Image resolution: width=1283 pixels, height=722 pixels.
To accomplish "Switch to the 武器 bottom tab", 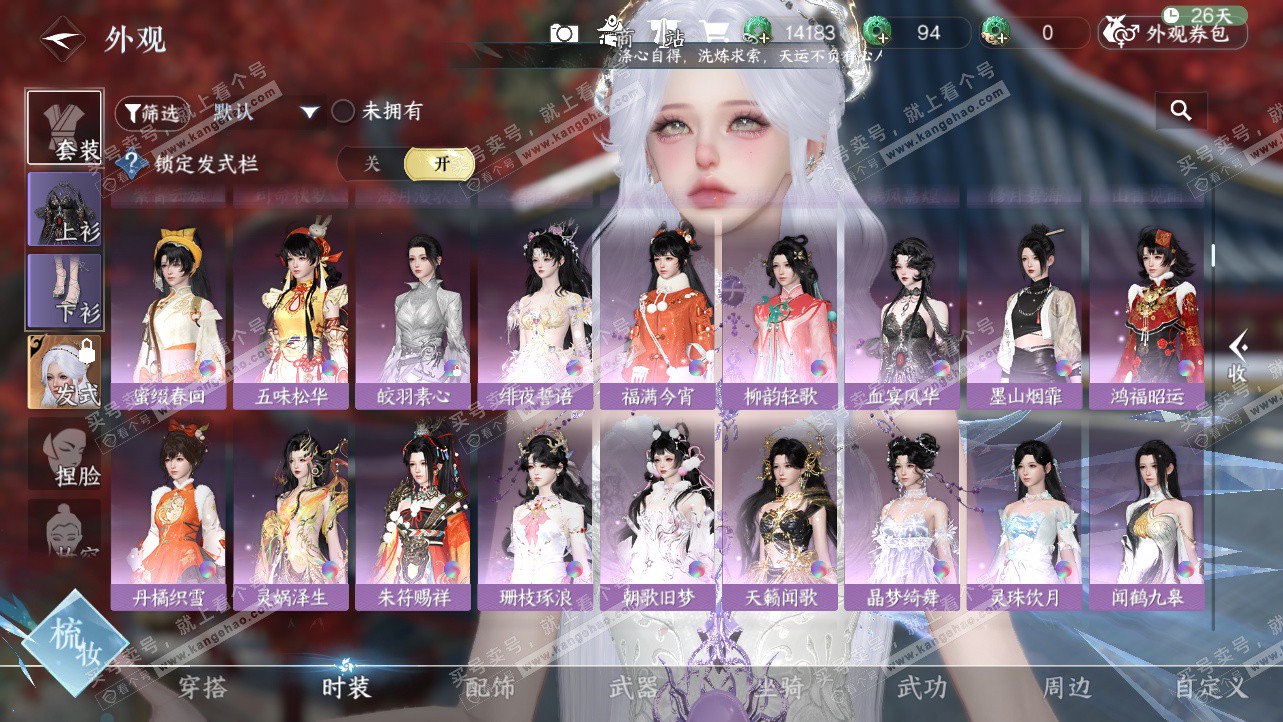I will pos(634,687).
